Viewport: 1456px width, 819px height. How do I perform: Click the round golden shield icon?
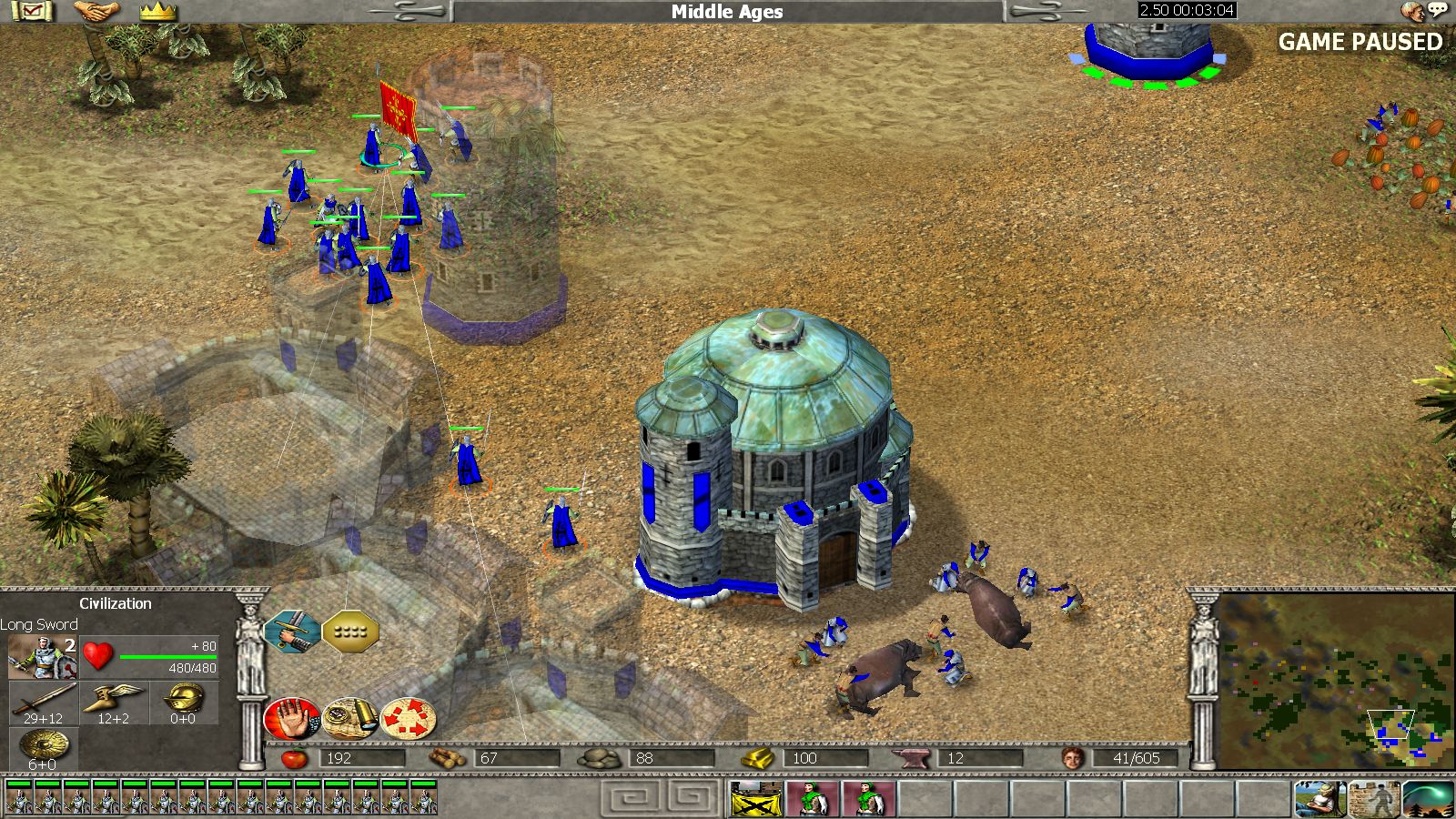(43, 748)
